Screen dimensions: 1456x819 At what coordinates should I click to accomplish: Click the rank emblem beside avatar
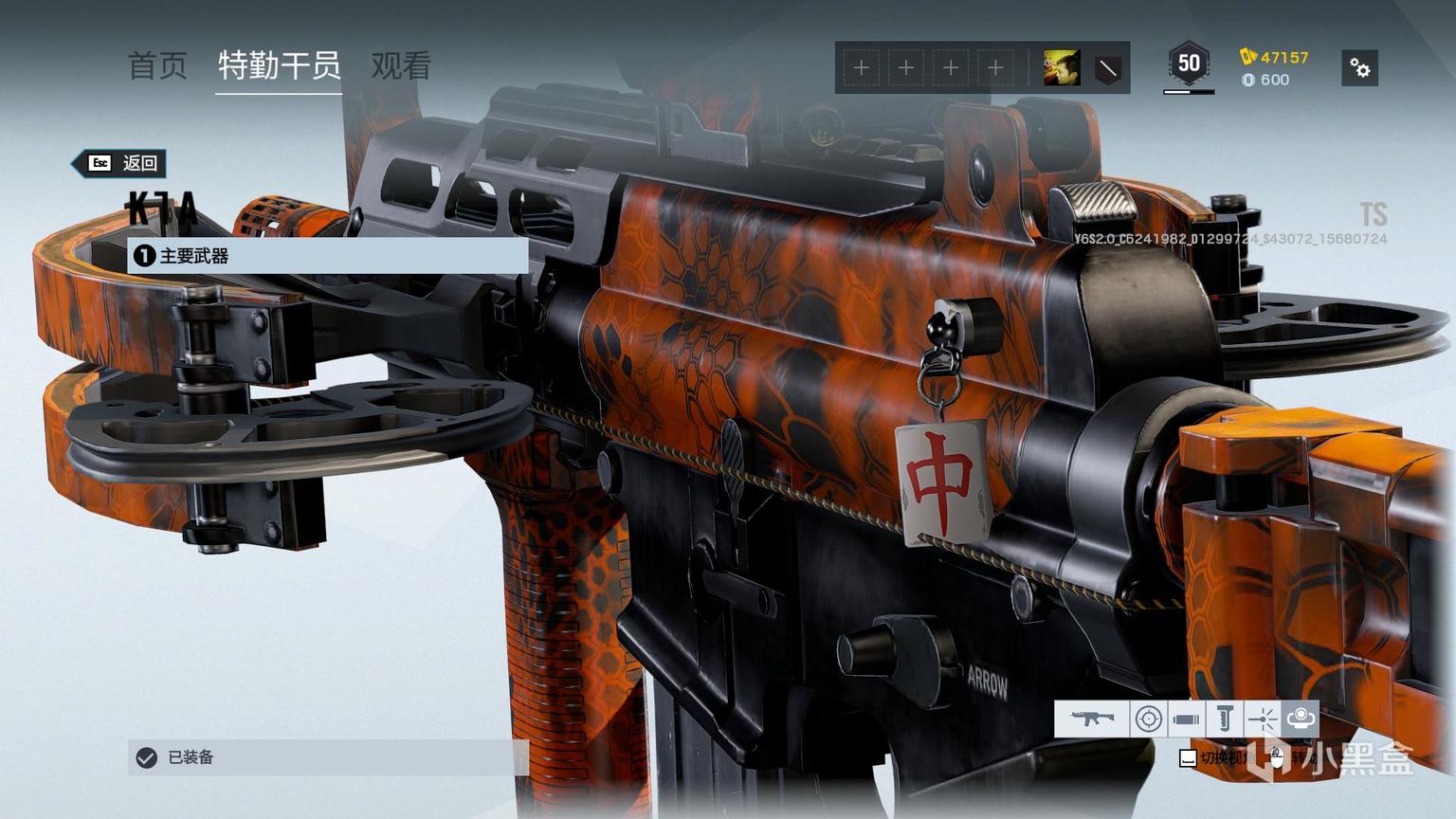tap(1107, 68)
